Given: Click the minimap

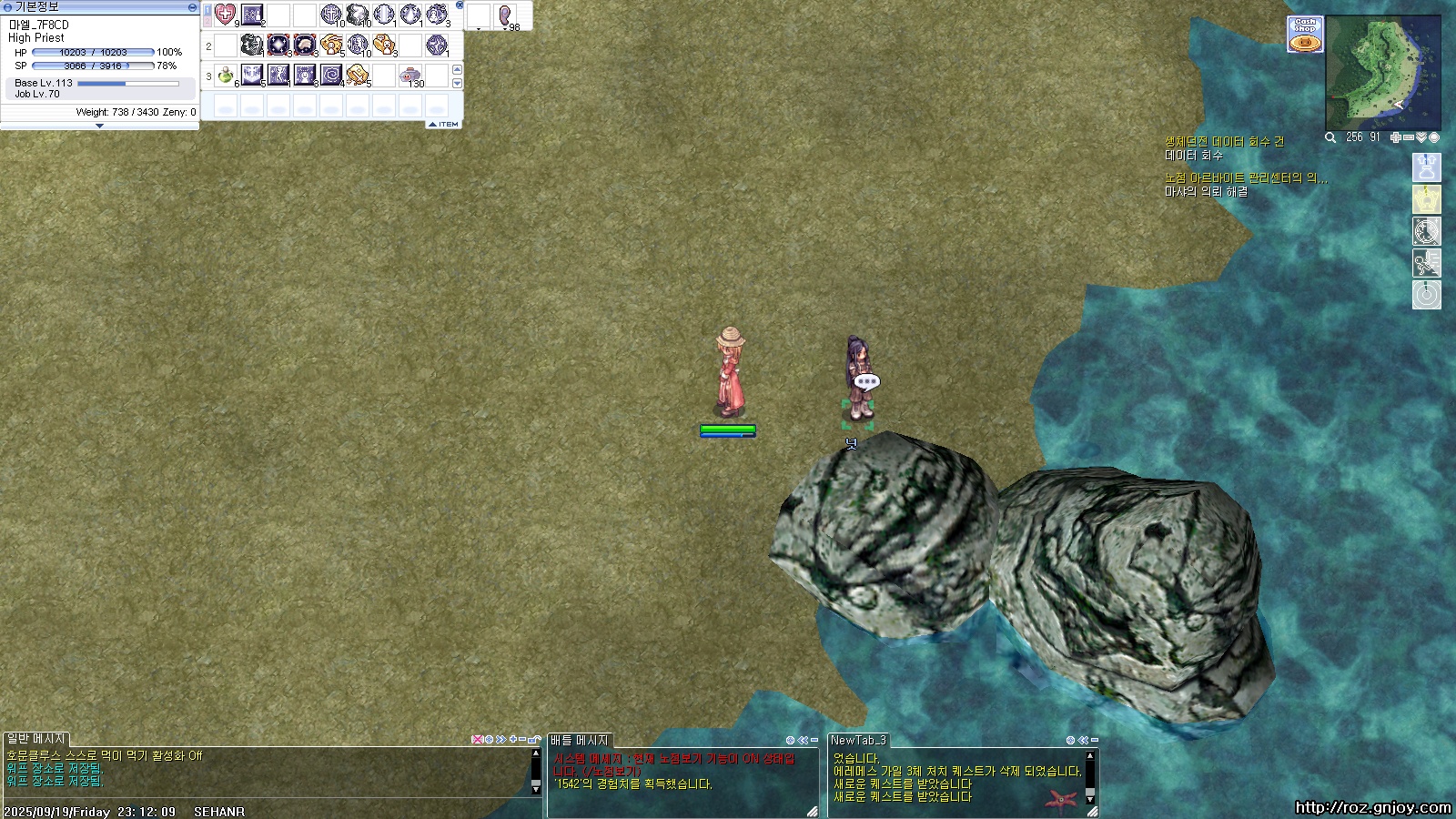Looking at the screenshot, I should [1382, 74].
